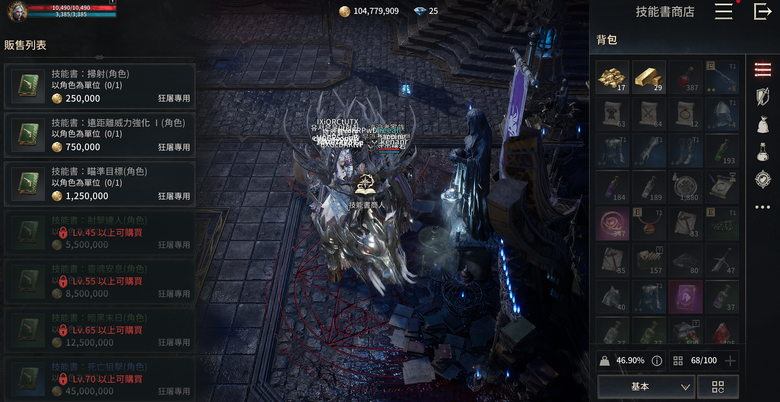Open the hamburger main menu

click(x=724, y=12)
